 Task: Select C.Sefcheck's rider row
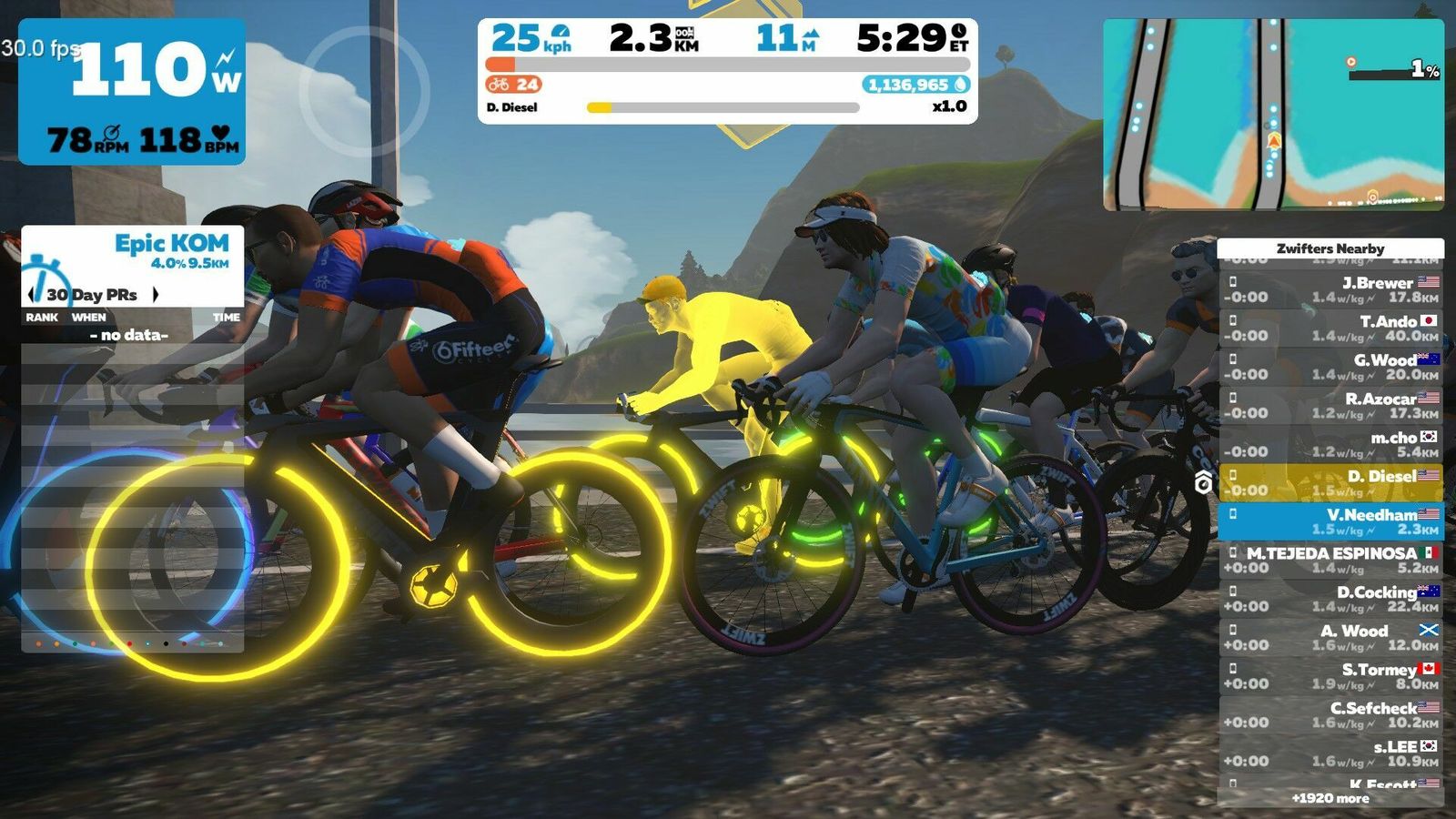pos(1330,714)
